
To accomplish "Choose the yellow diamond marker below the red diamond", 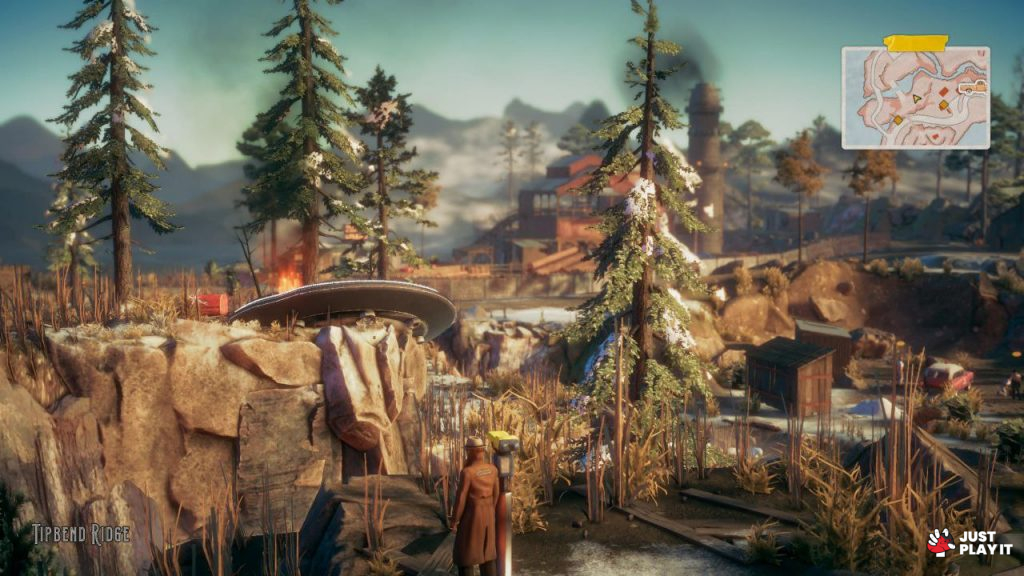I will tap(942, 104).
